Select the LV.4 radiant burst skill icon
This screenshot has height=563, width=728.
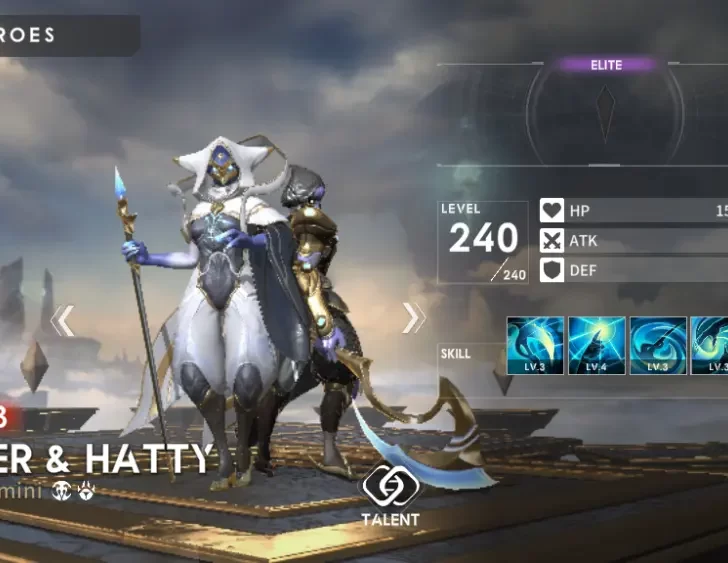pos(597,346)
